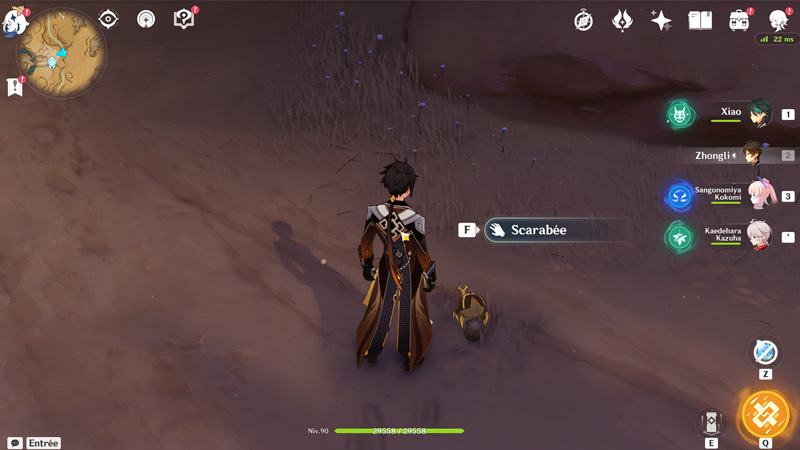Open the character profile head icon
Image resolution: width=800 pixels, height=450 pixels.
click(x=778, y=20)
